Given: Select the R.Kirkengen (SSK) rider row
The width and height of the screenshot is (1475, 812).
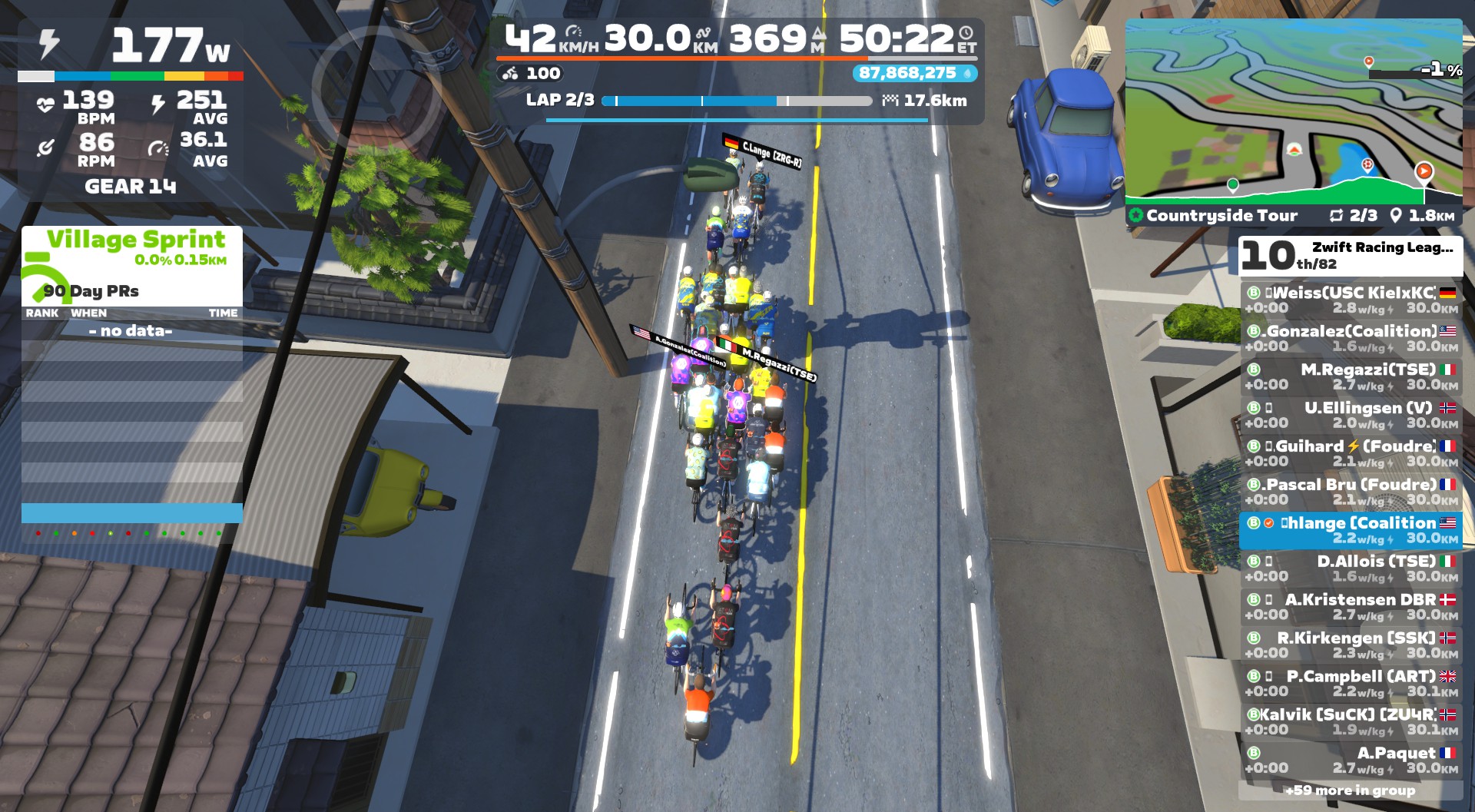Looking at the screenshot, I should [x=1351, y=645].
